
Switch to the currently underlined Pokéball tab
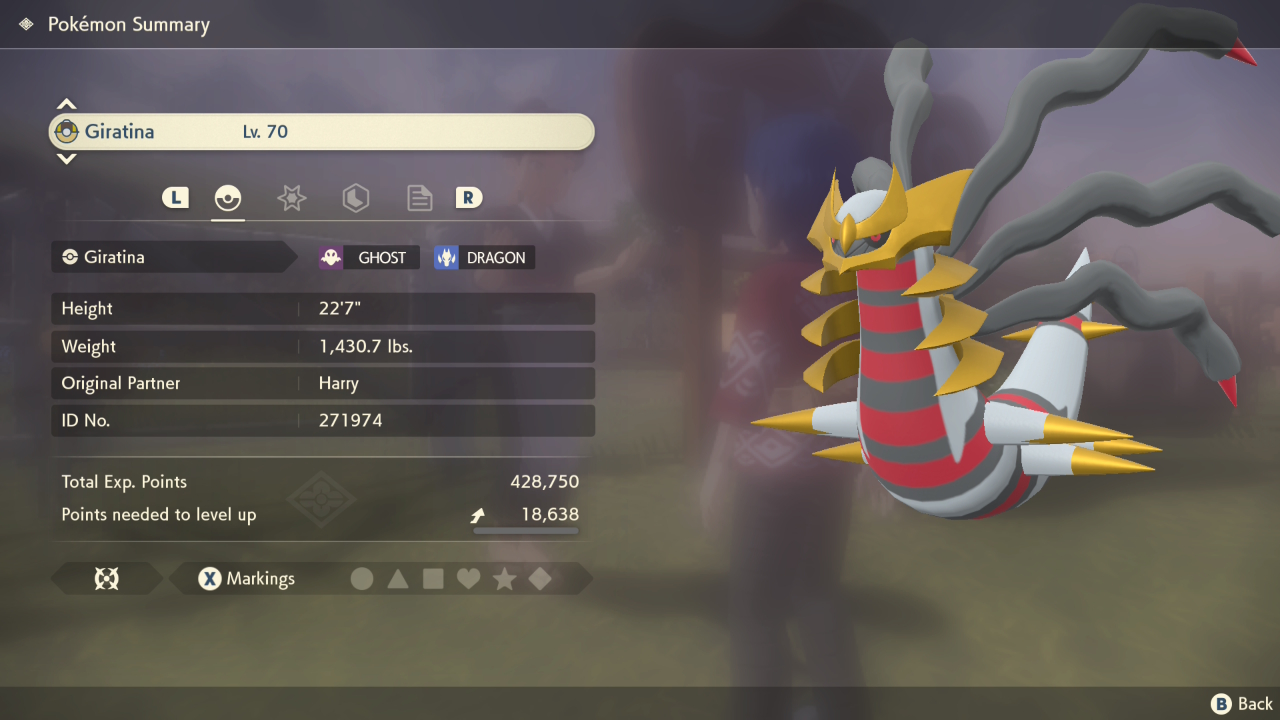(228, 197)
